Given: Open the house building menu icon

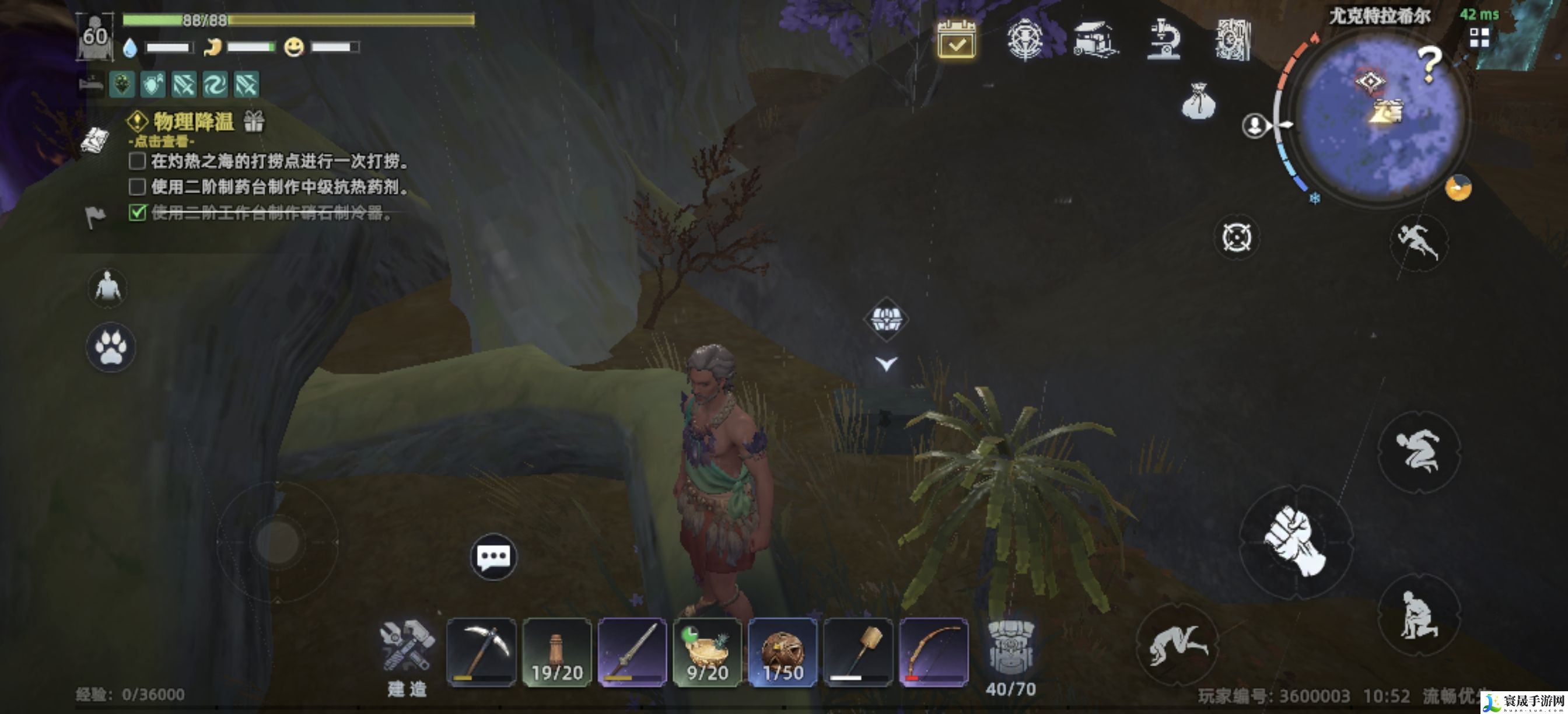Looking at the screenshot, I should click(1095, 40).
